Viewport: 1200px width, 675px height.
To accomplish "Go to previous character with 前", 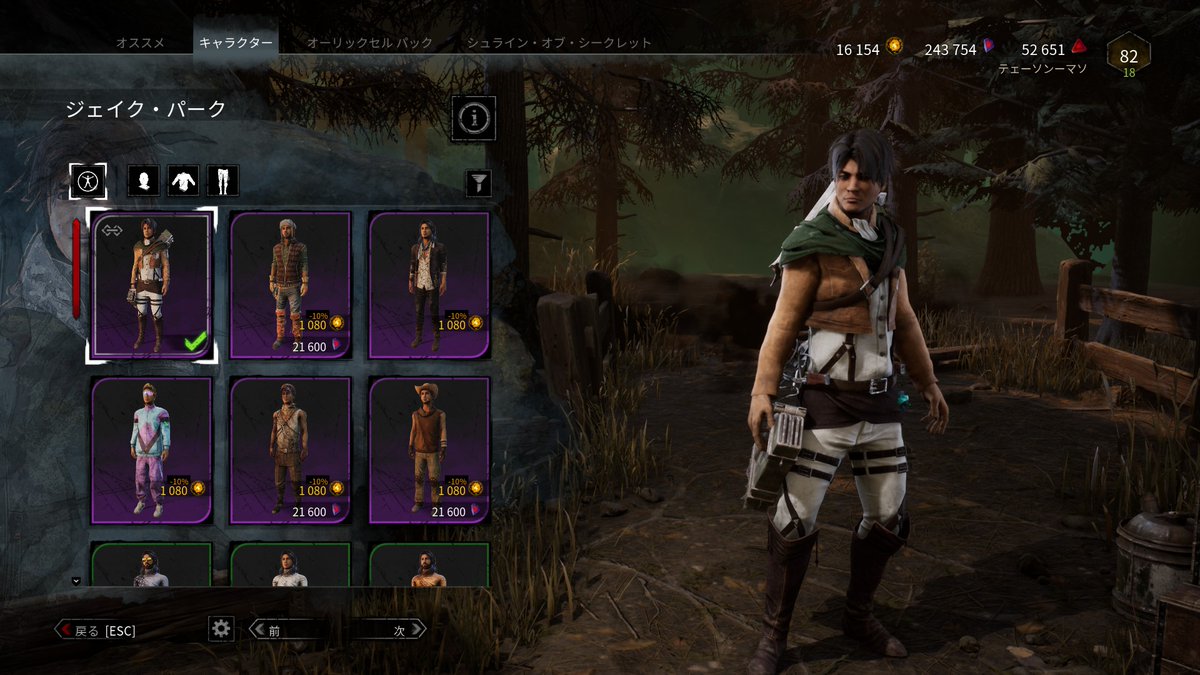I will pos(286,630).
